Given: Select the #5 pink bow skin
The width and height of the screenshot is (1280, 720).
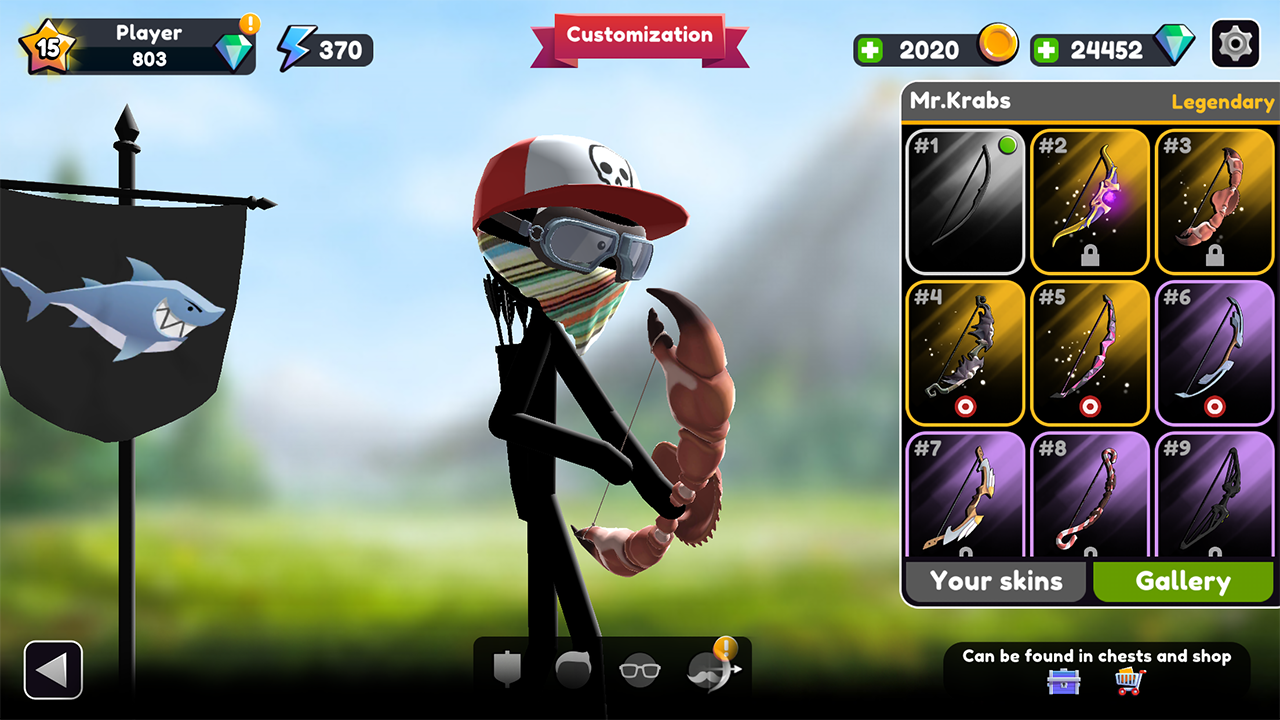Looking at the screenshot, I should (1089, 353).
